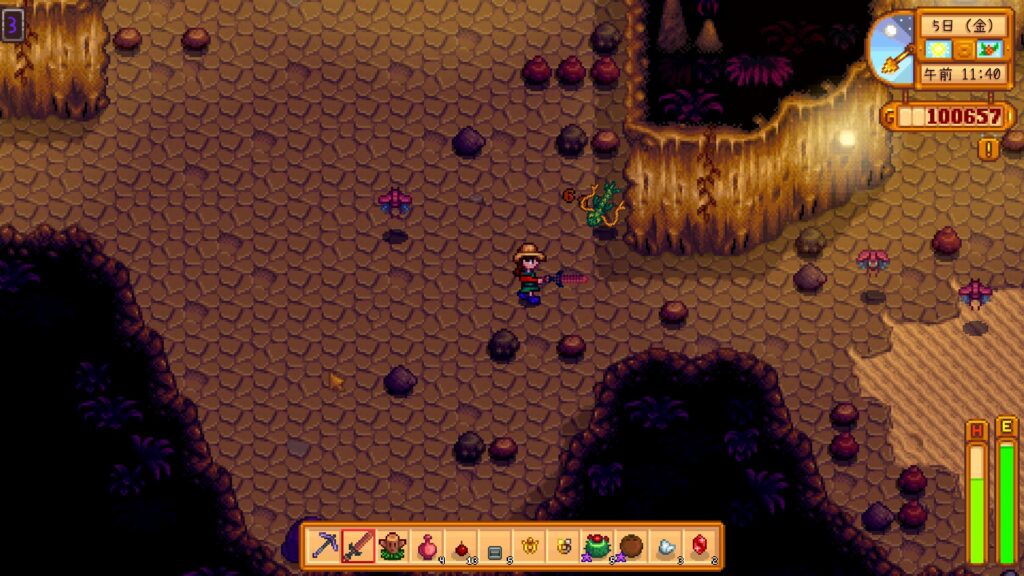
Task: Click the mine floor level indicator
Action: tap(12, 25)
